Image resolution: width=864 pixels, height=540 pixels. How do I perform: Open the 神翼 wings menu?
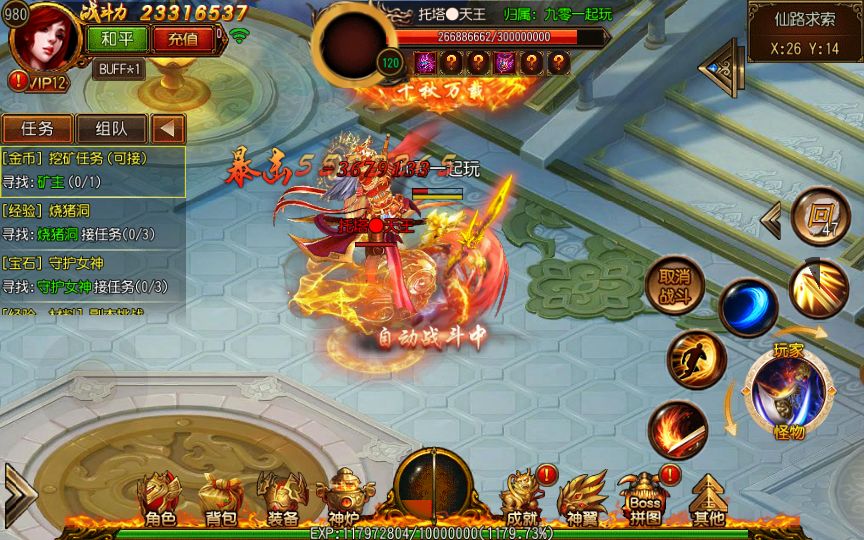[x=582, y=499]
